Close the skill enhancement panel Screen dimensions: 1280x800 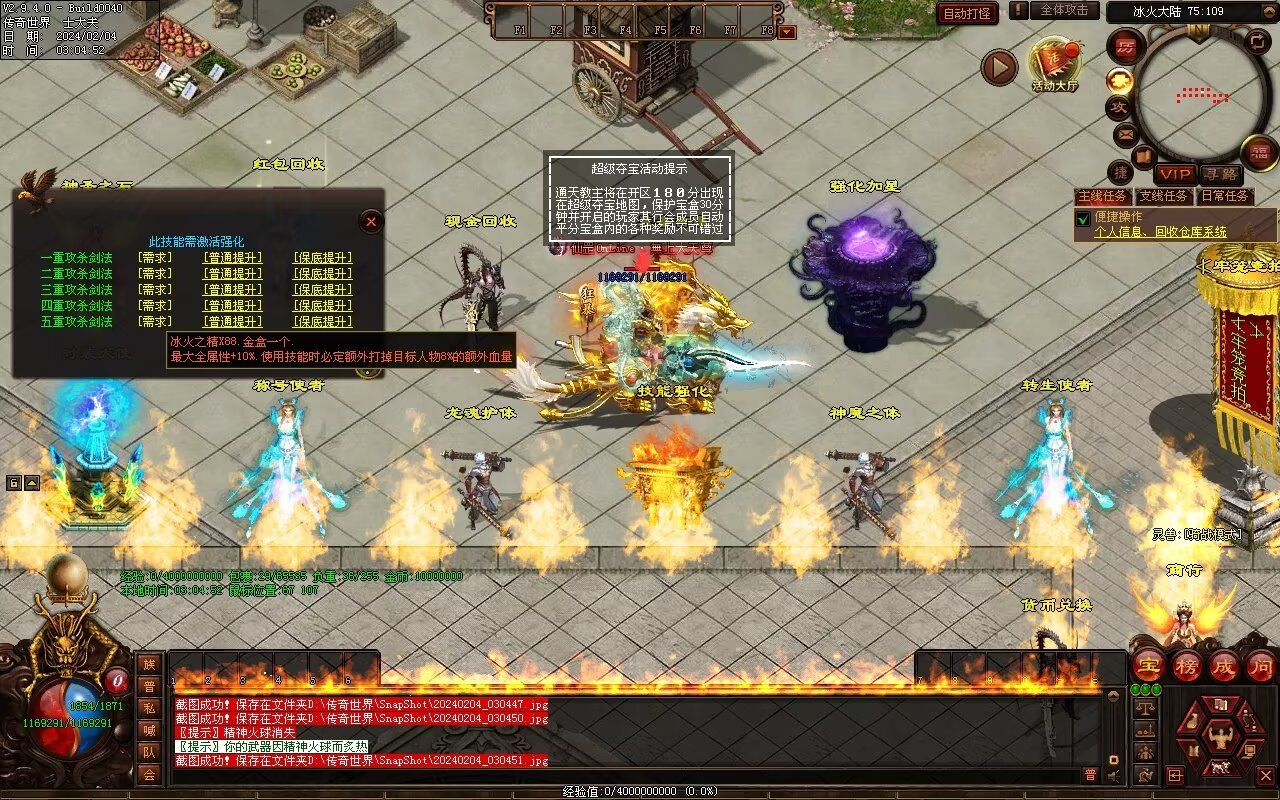point(371,221)
